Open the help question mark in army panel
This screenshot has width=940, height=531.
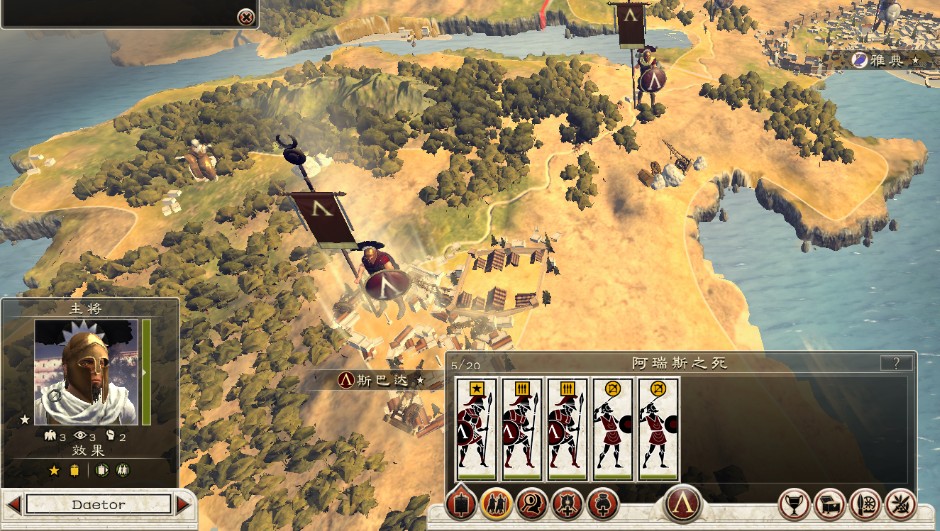(896, 363)
